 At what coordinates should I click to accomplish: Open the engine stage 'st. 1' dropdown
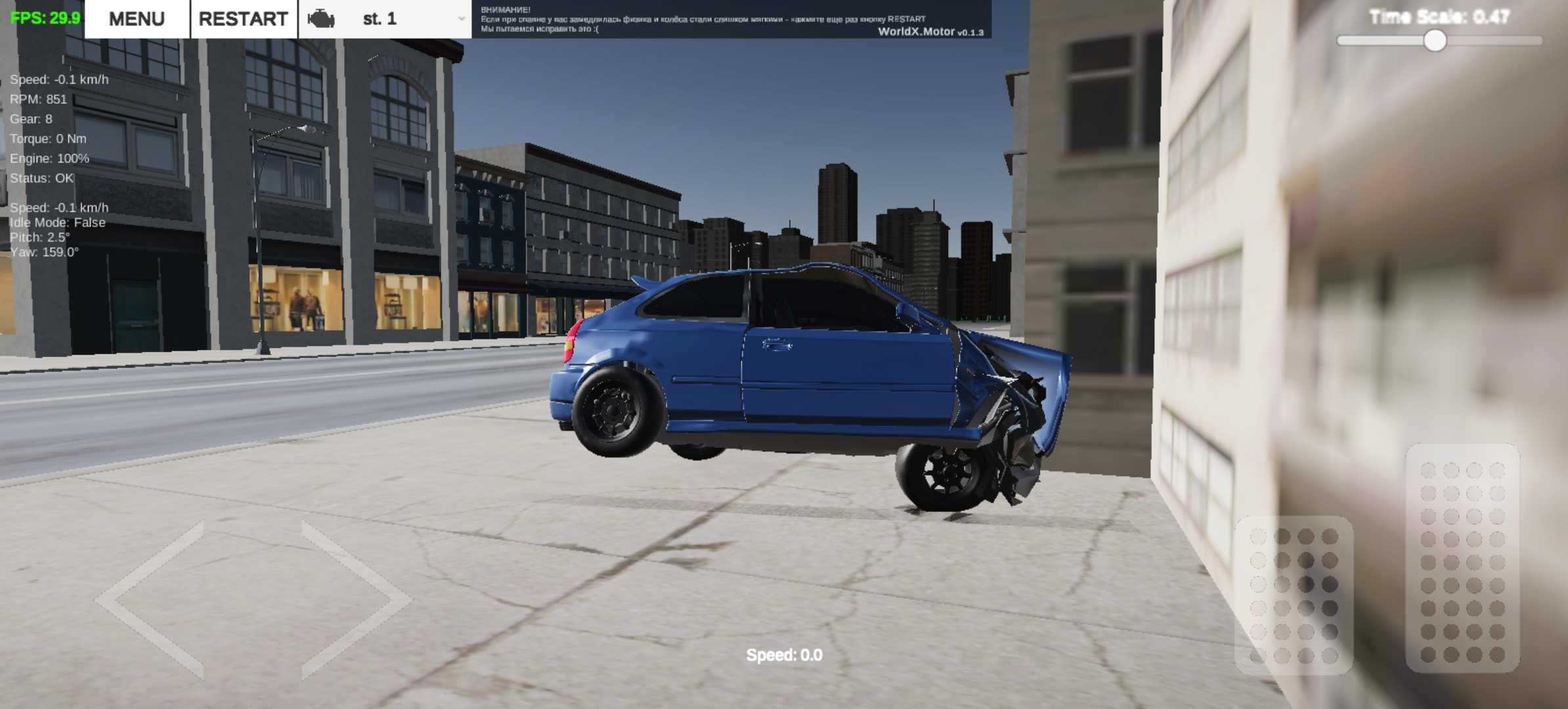(x=385, y=19)
